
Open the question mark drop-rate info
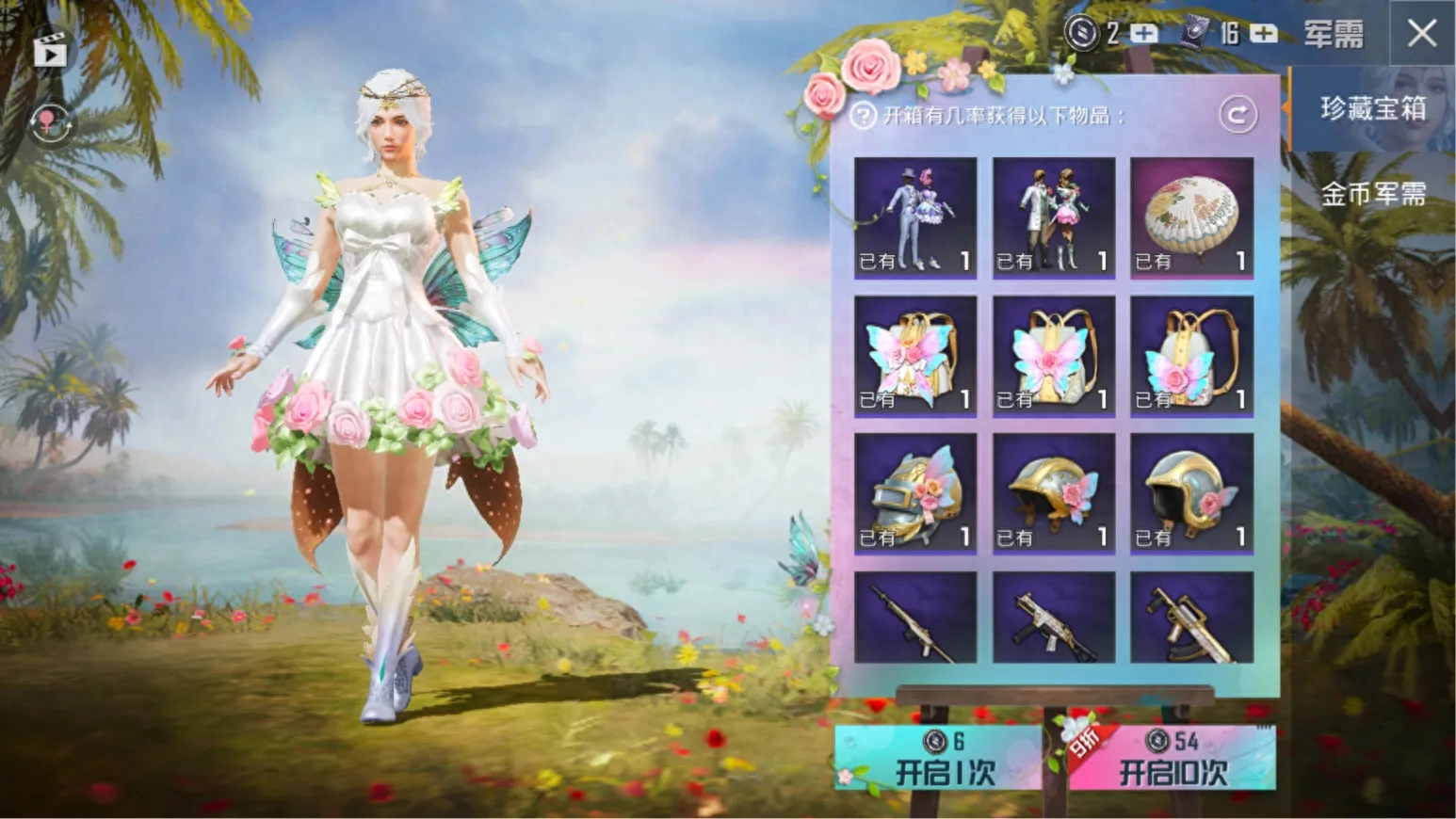click(x=863, y=116)
